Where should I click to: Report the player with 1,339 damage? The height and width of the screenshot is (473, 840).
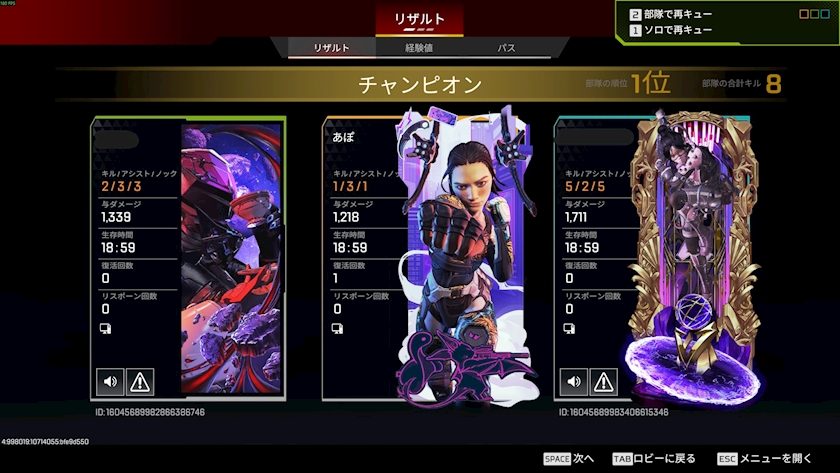[139, 381]
